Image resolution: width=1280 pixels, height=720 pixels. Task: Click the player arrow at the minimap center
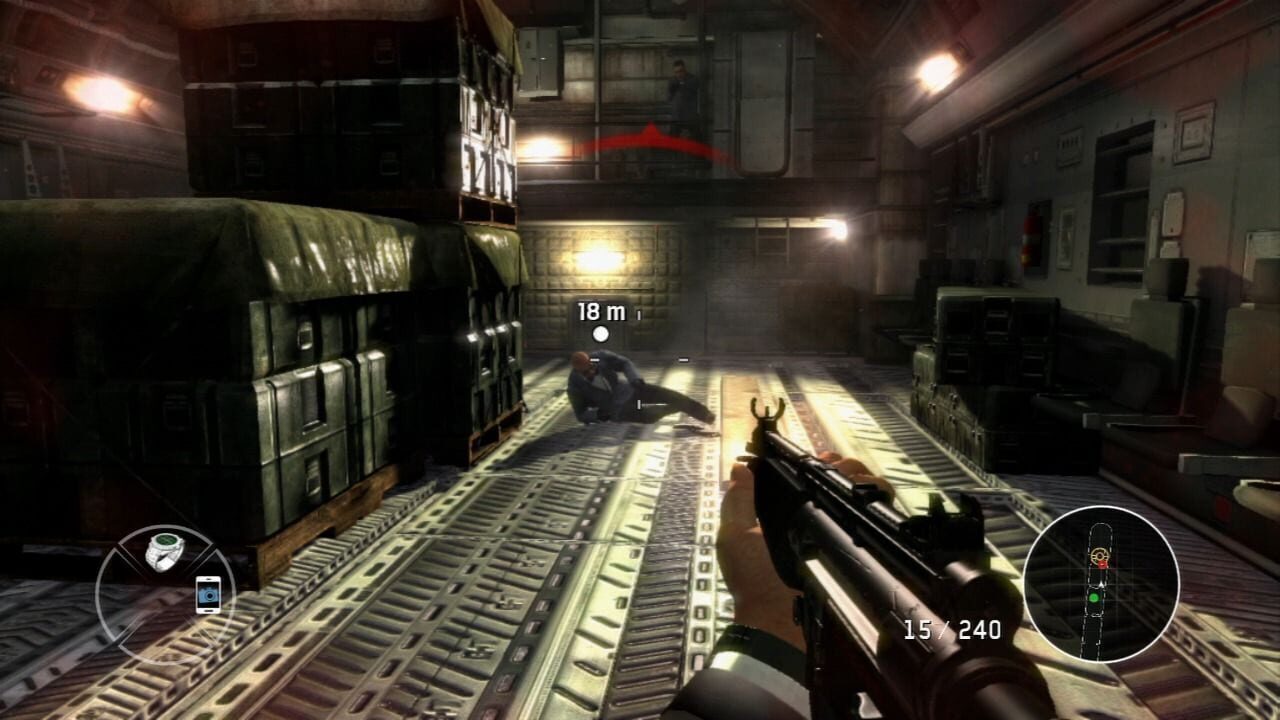(x=1100, y=583)
